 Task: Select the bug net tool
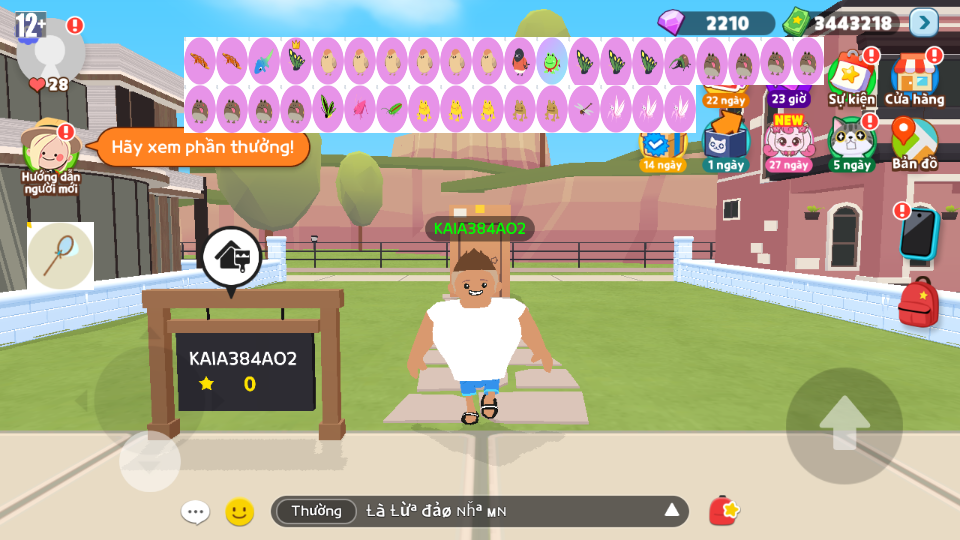[60, 256]
